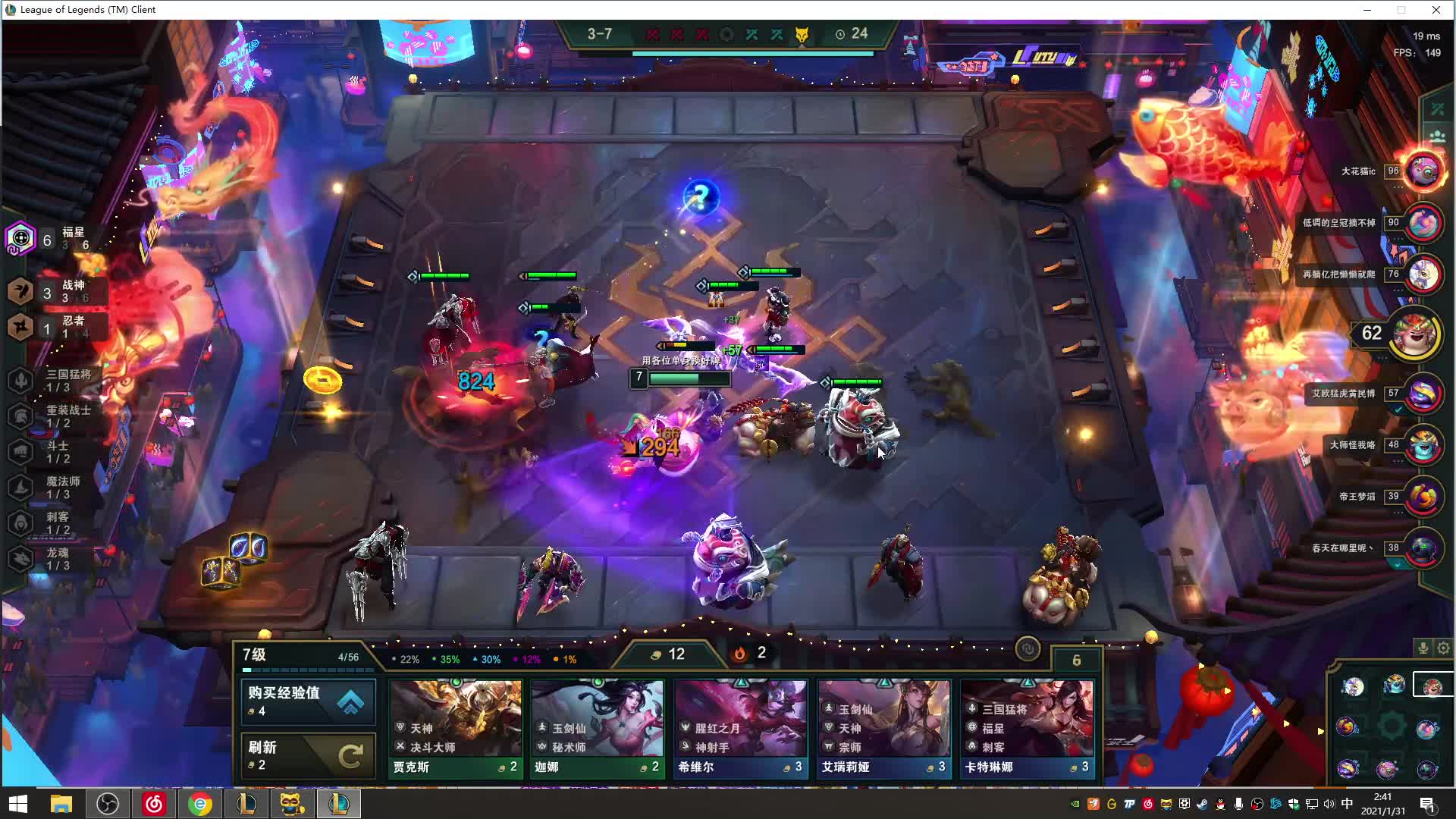Toggle the microphone icon
Viewport: 1456px width, 819px height.
click(1423, 648)
